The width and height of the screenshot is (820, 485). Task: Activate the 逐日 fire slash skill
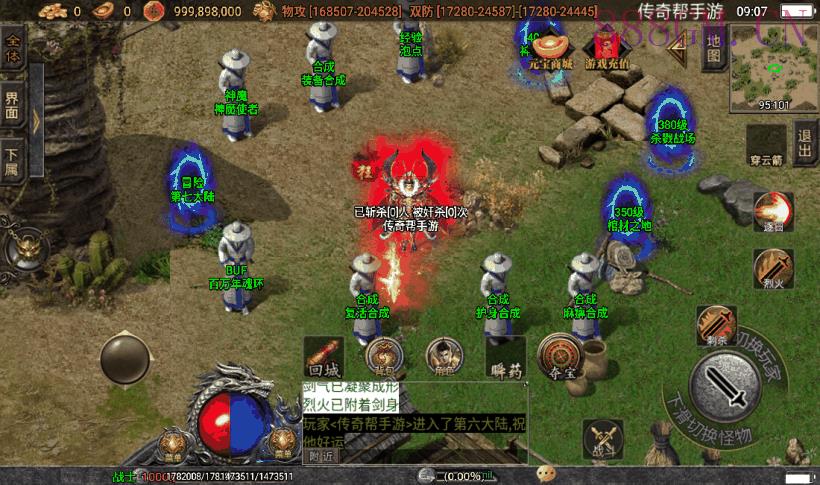[772, 213]
